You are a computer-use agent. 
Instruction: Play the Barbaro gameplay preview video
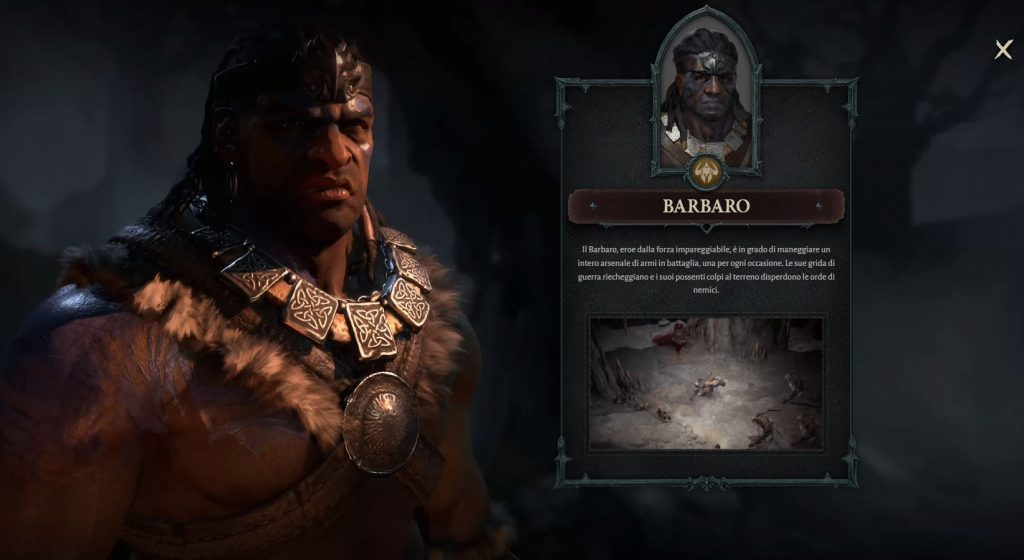(x=706, y=384)
